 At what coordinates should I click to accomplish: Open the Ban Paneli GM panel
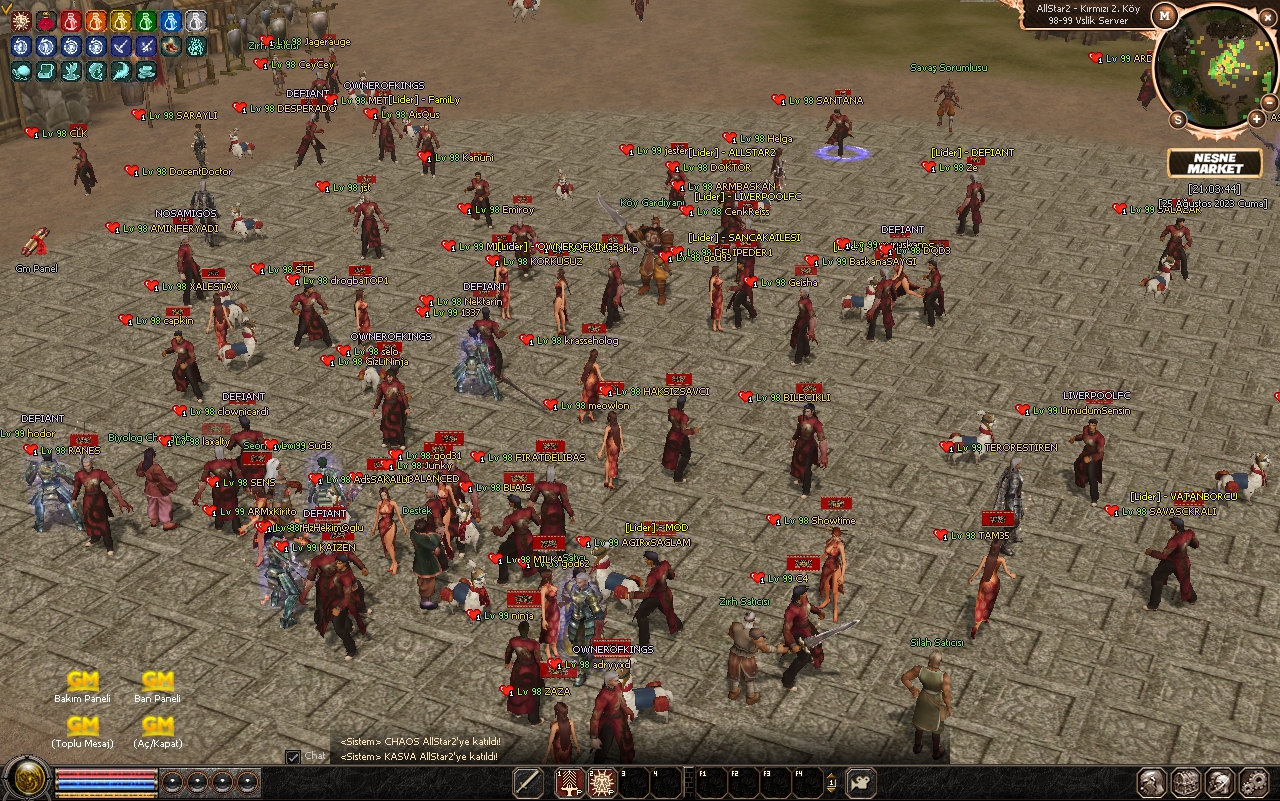tap(157, 683)
